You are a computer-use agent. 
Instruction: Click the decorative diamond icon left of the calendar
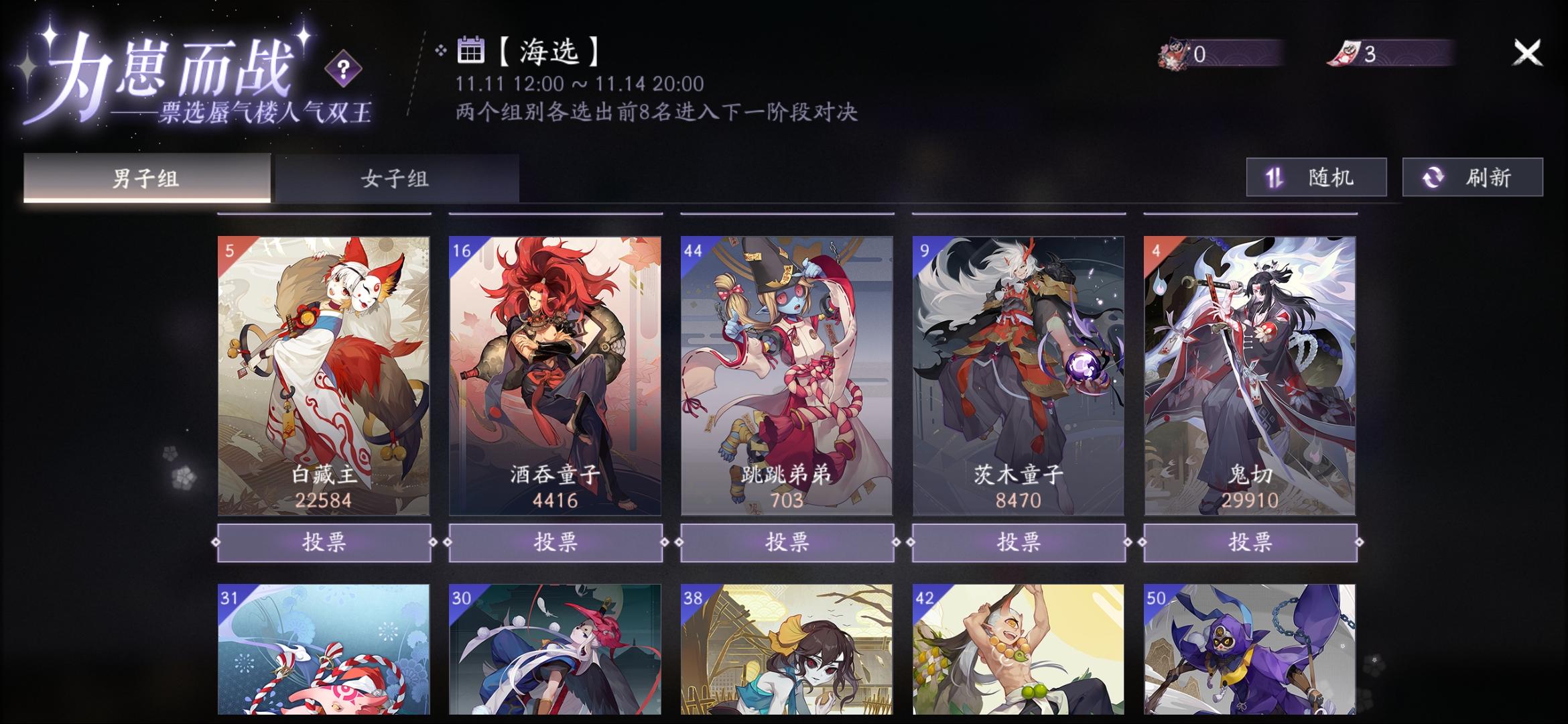coord(440,50)
